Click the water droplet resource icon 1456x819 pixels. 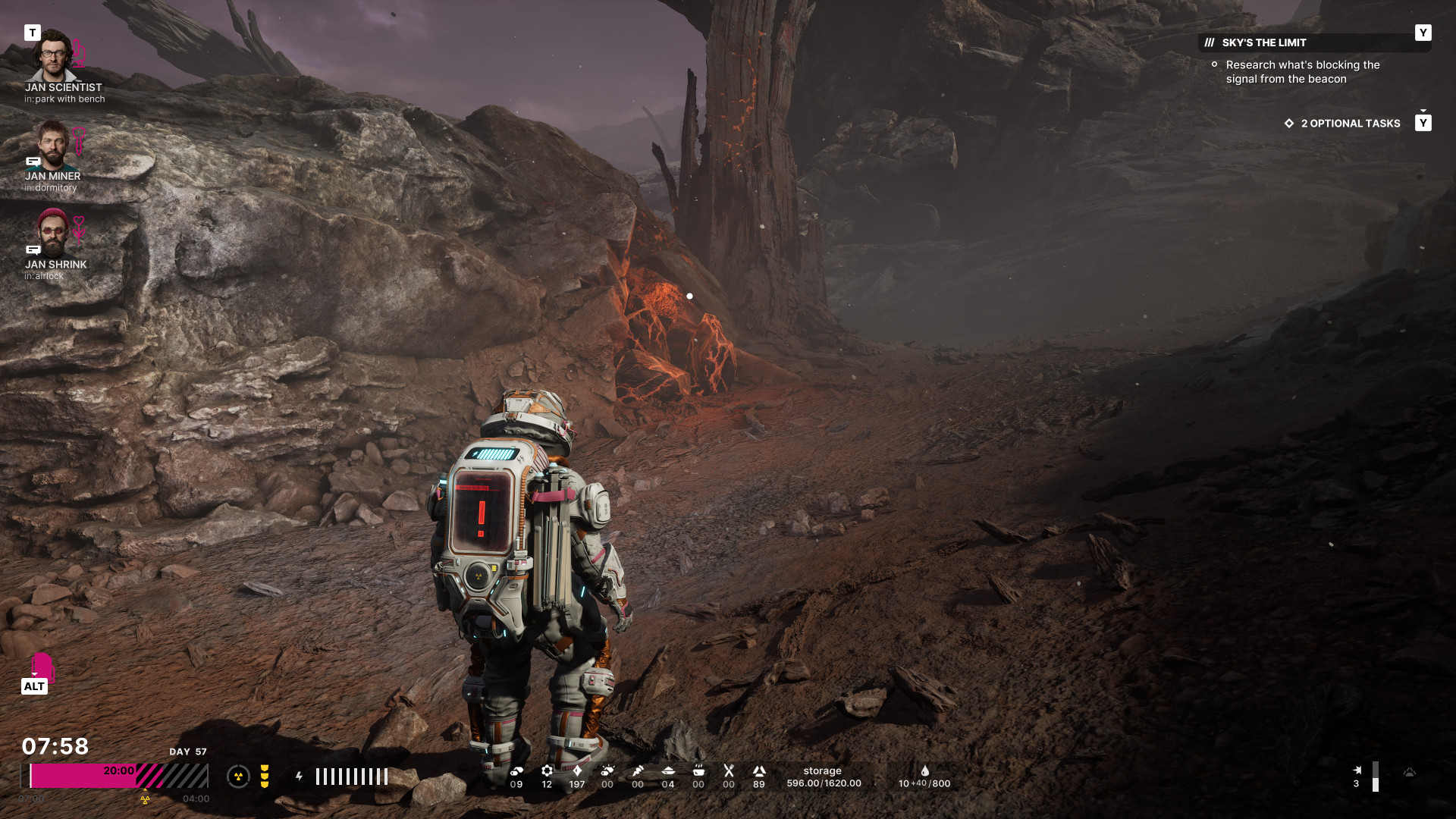pyautogui.click(x=925, y=770)
